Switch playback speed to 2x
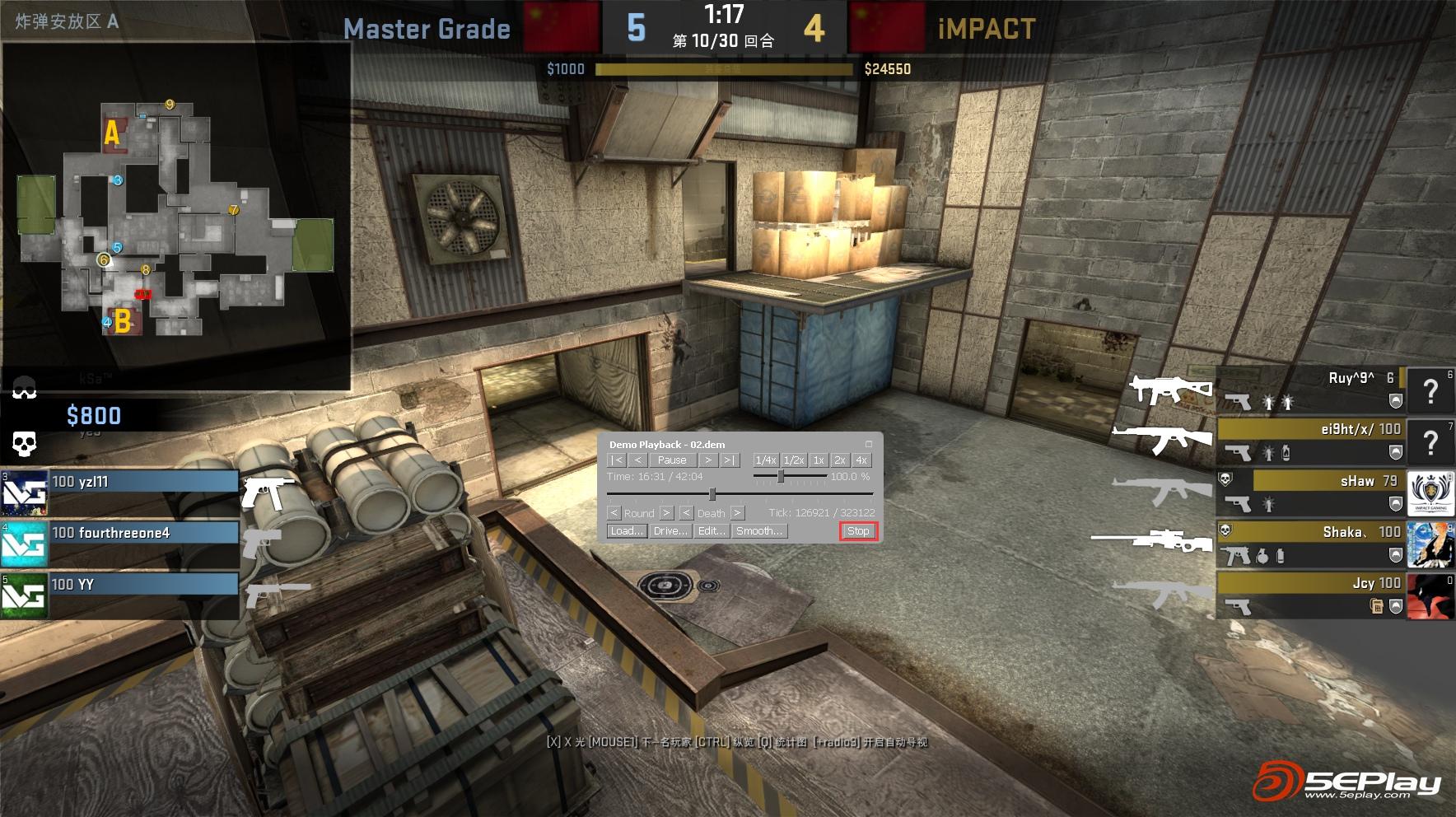 point(840,460)
